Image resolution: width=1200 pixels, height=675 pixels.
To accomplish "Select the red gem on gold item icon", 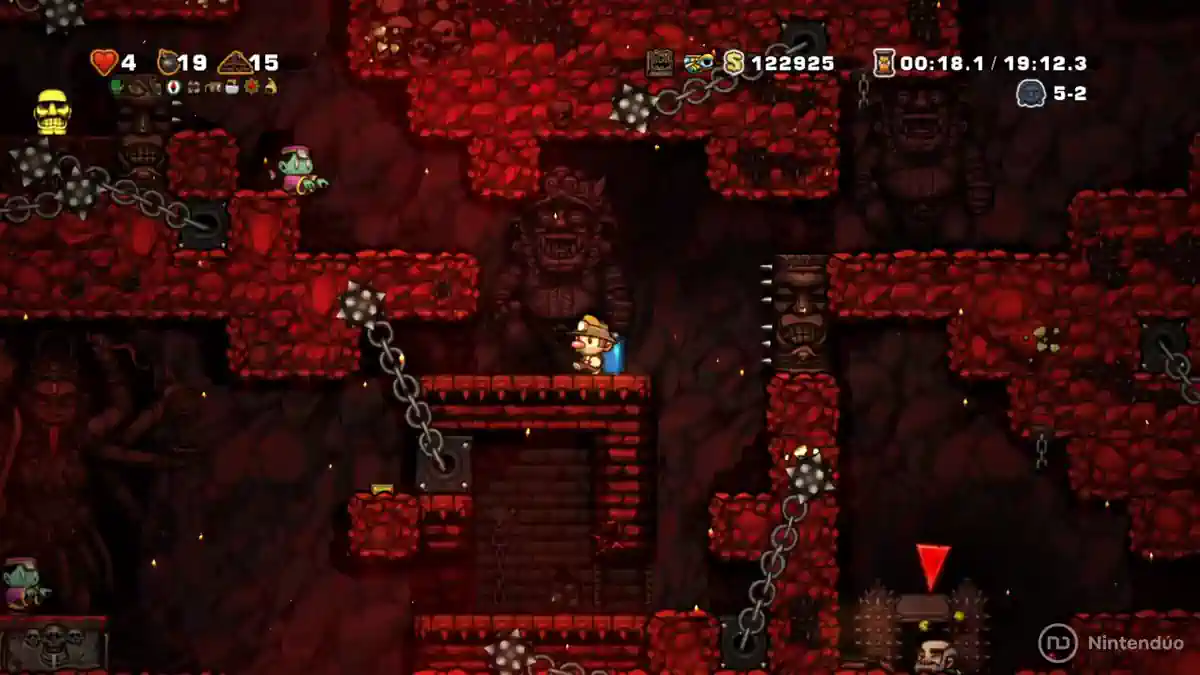I will tap(251, 87).
